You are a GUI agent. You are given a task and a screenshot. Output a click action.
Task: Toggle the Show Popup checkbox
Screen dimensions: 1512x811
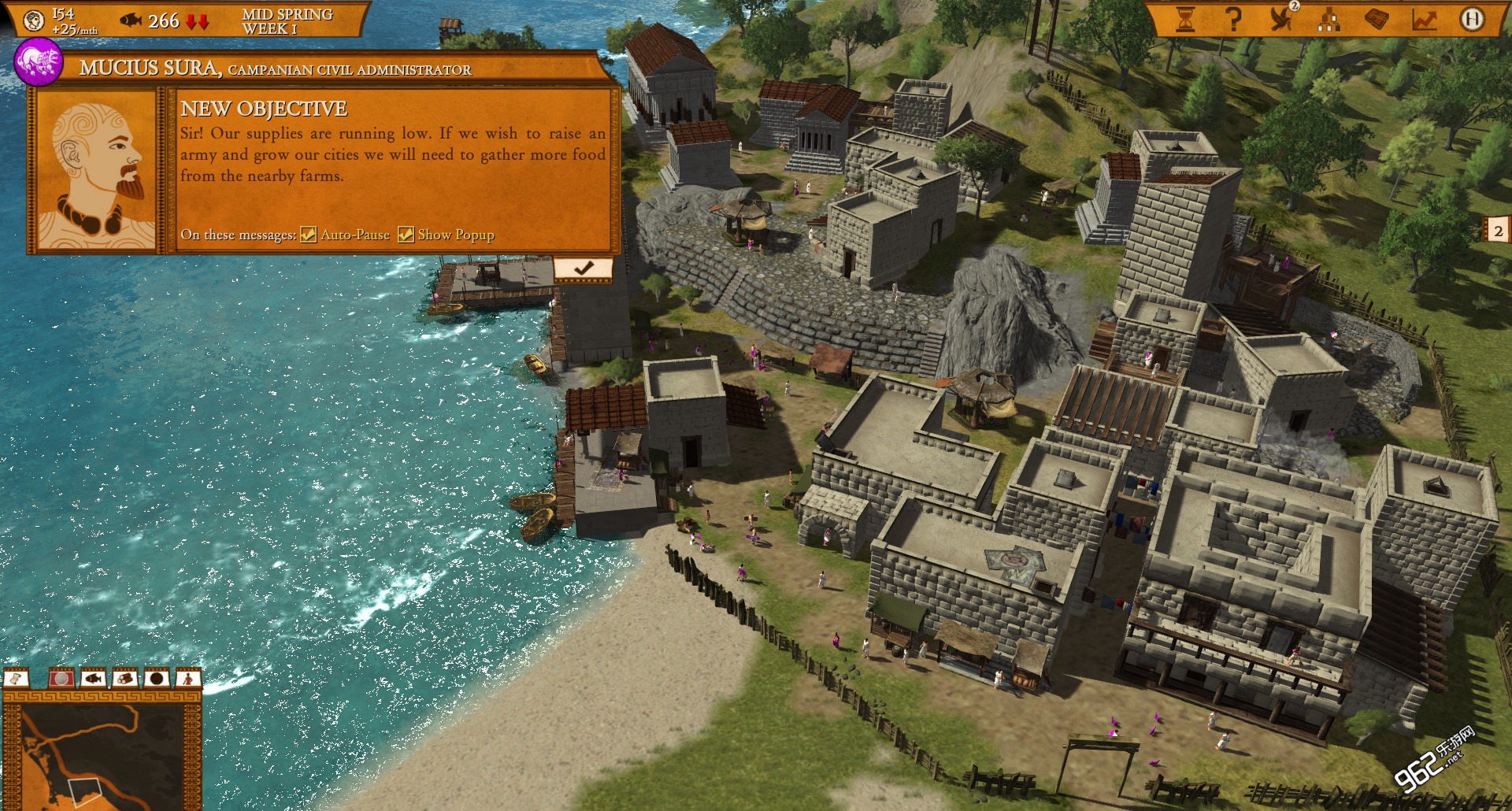coord(406,235)
